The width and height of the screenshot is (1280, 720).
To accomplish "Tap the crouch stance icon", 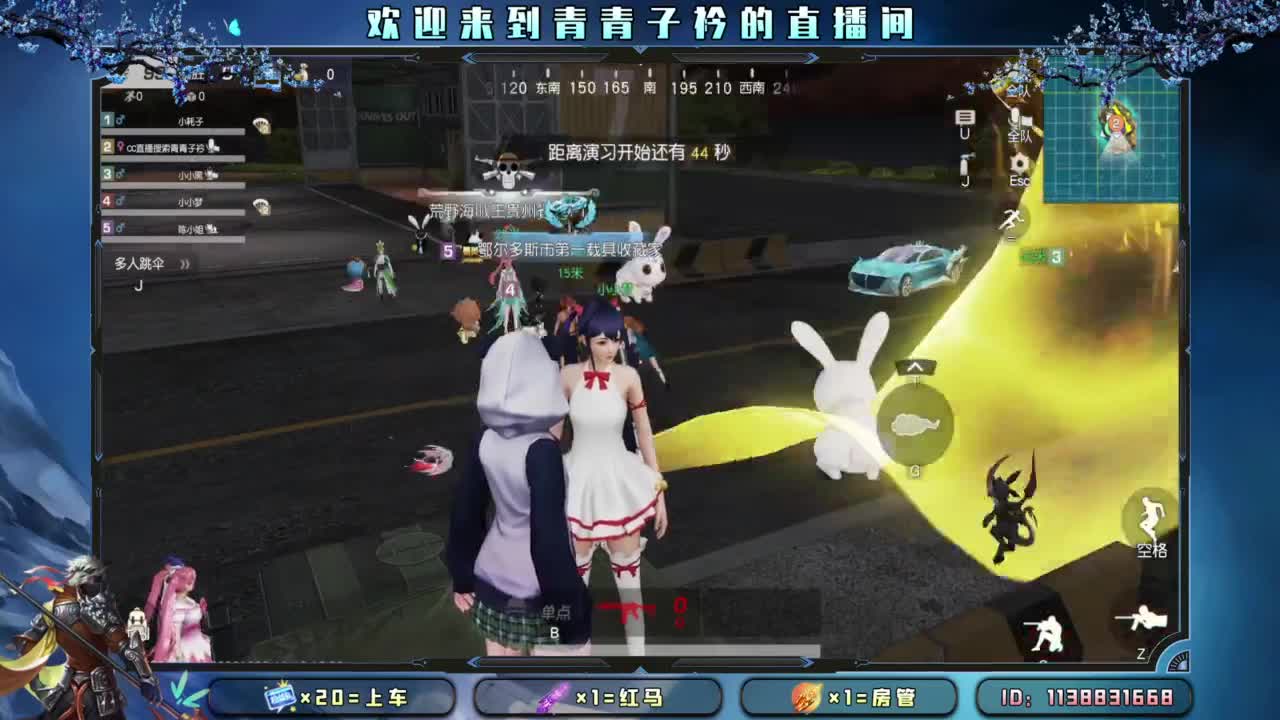I will point(1047,630).
